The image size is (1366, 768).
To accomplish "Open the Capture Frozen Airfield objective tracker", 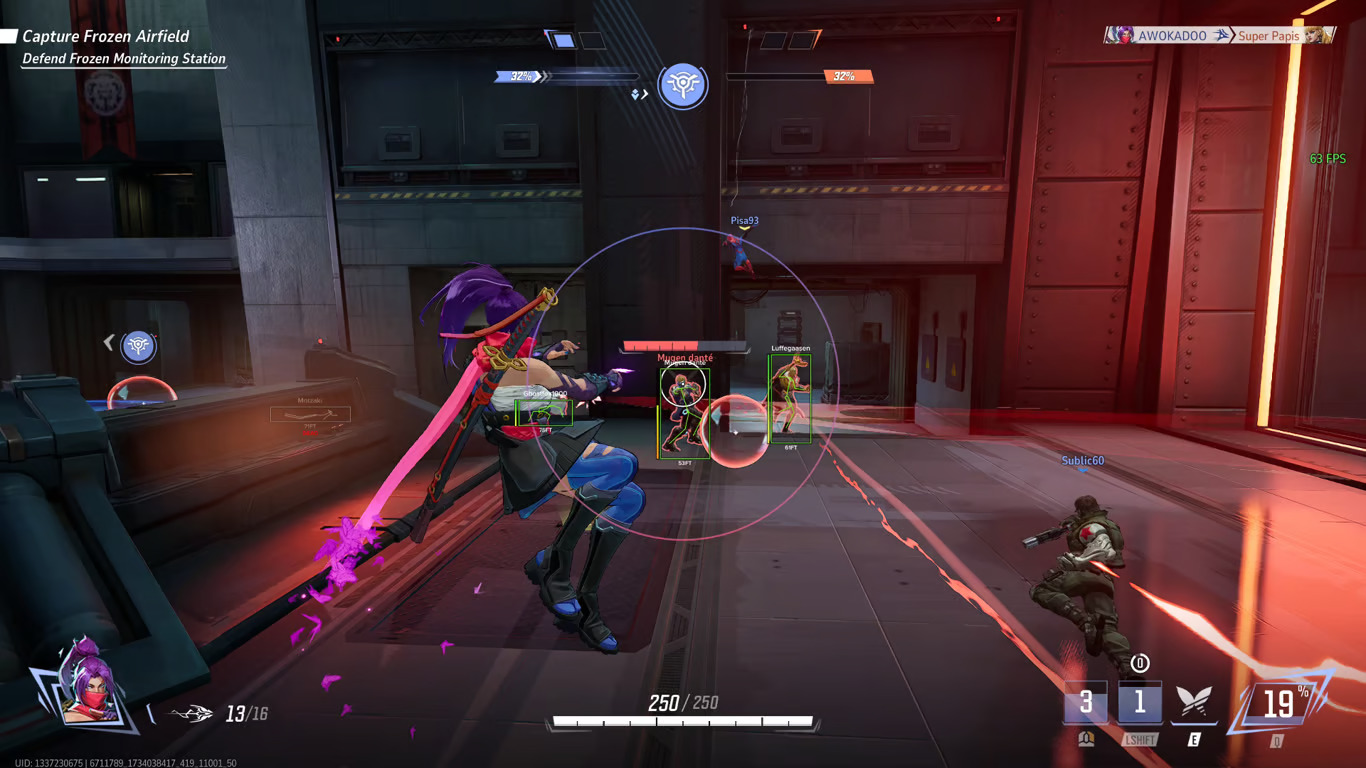I will [105, 37].
